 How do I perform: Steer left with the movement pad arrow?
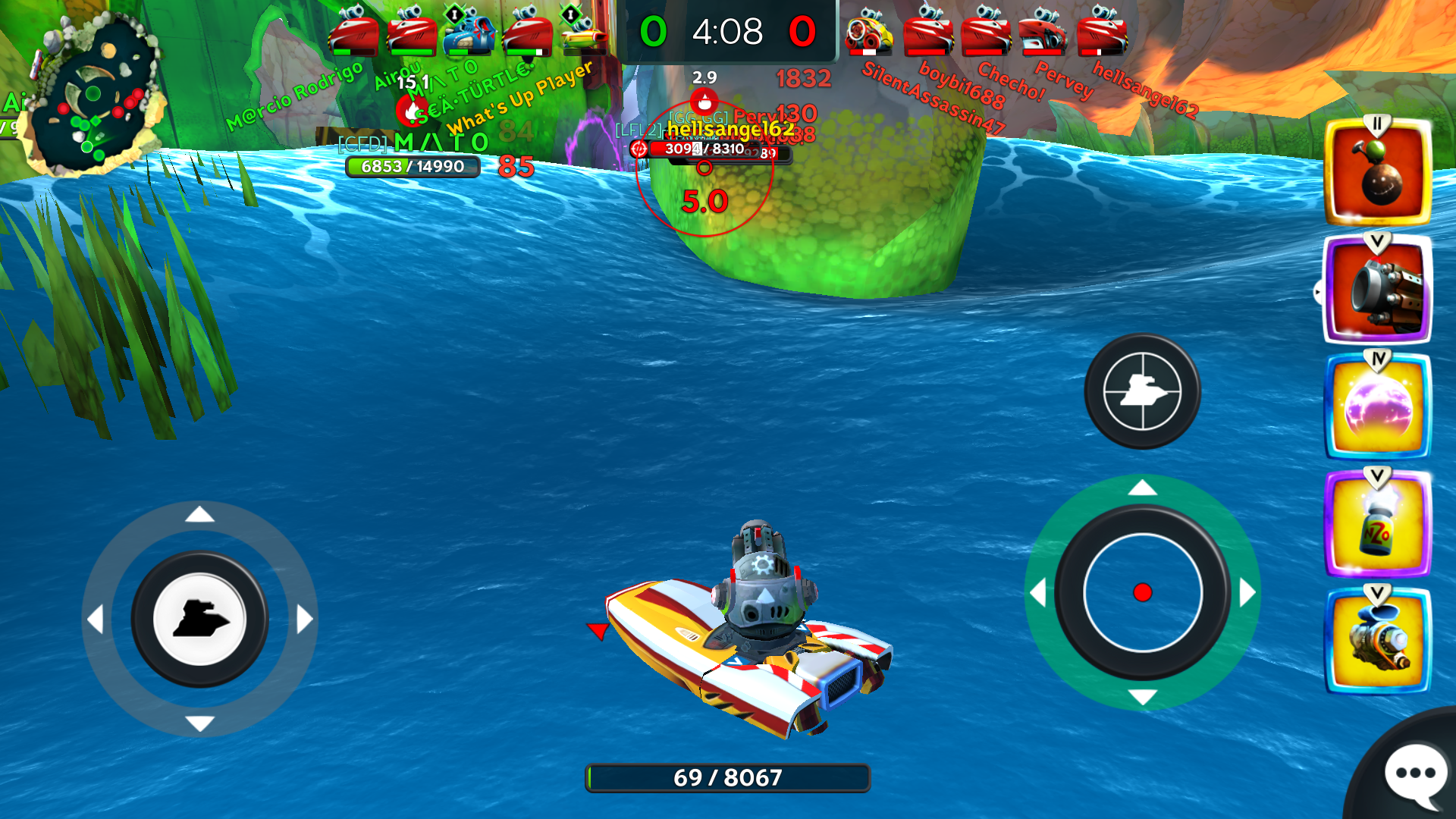[95, 619]
